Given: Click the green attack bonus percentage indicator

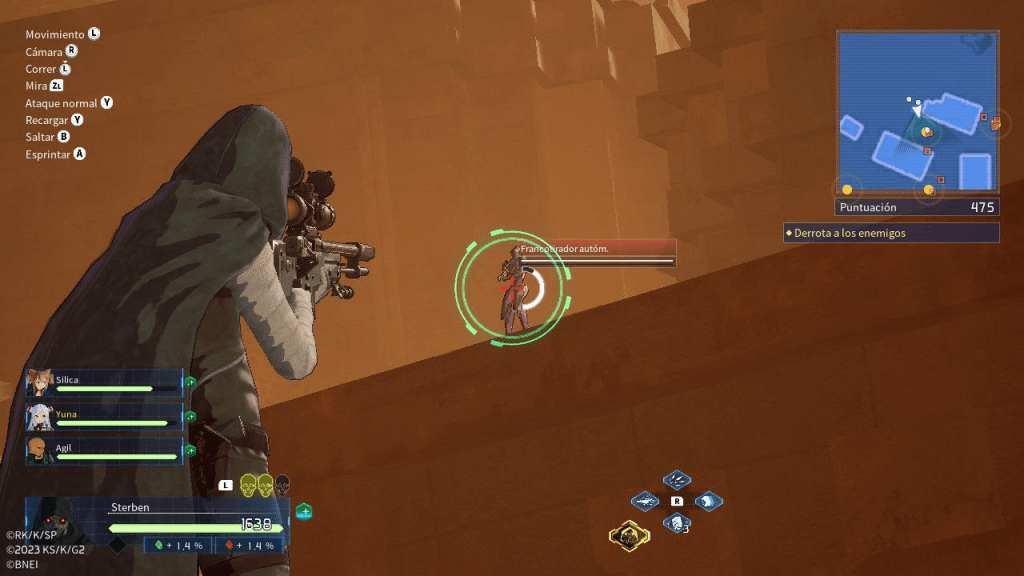Looking at the screenshot, I should click(x=181, y=545).
